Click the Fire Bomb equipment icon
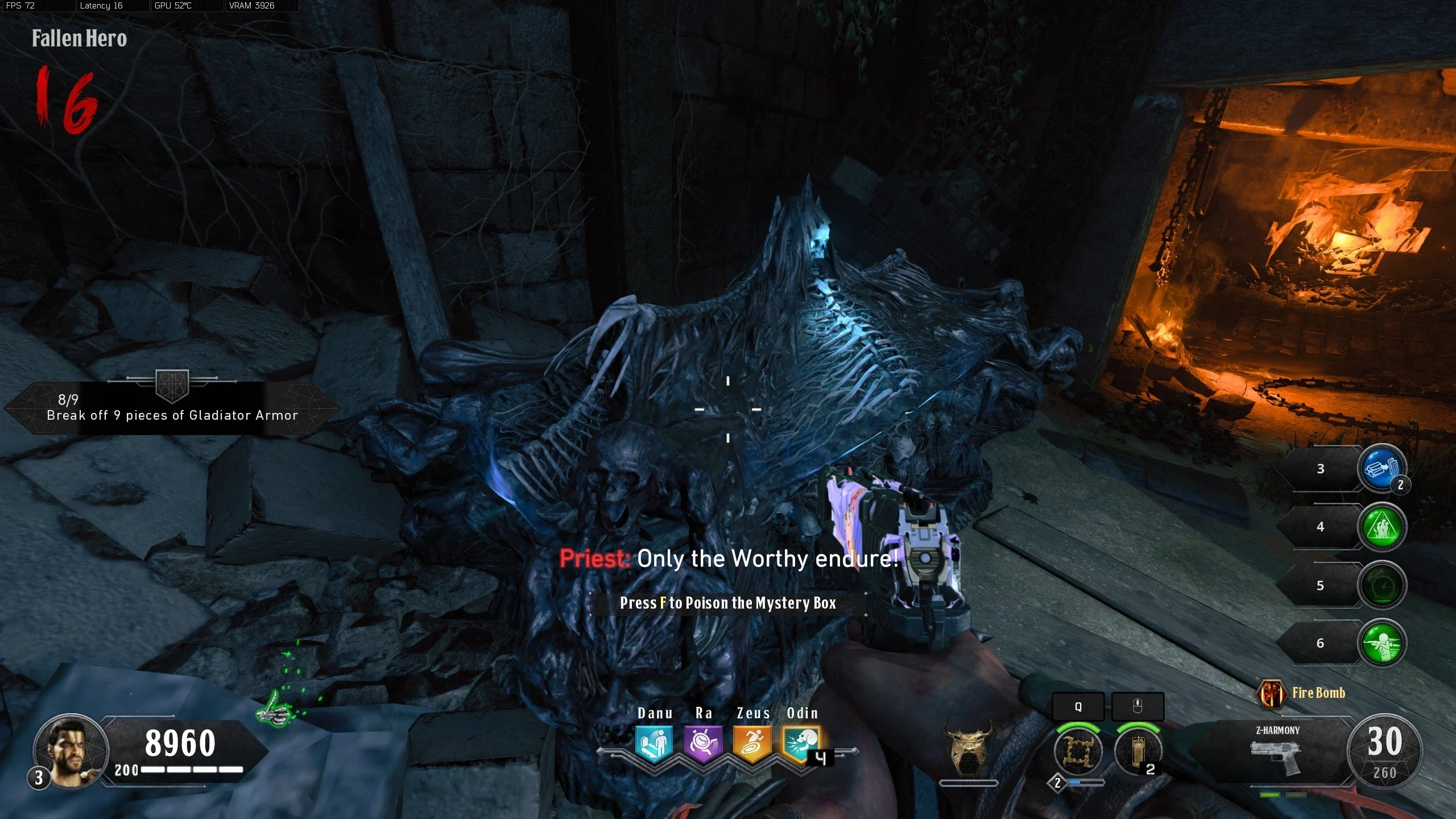Screen dimensions: 1456x819 pyautogui.click(x=1272, y=694)
